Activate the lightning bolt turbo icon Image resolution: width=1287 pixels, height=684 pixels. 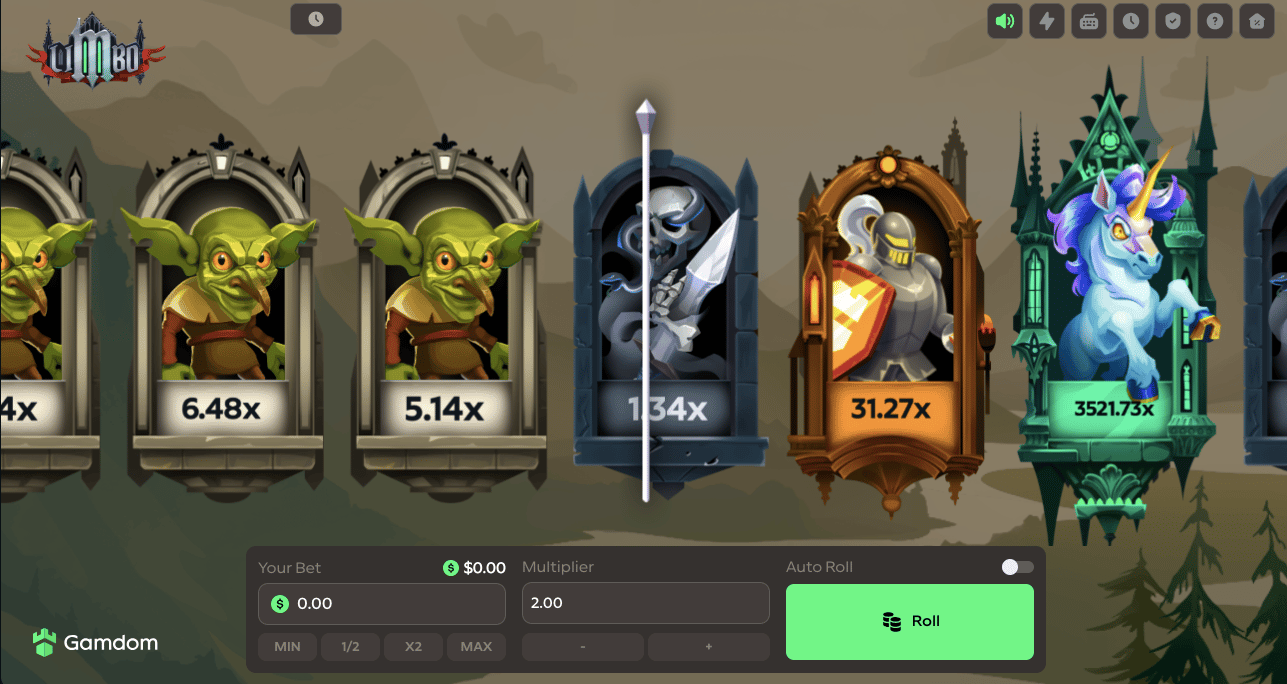[x=1047, y=21]
